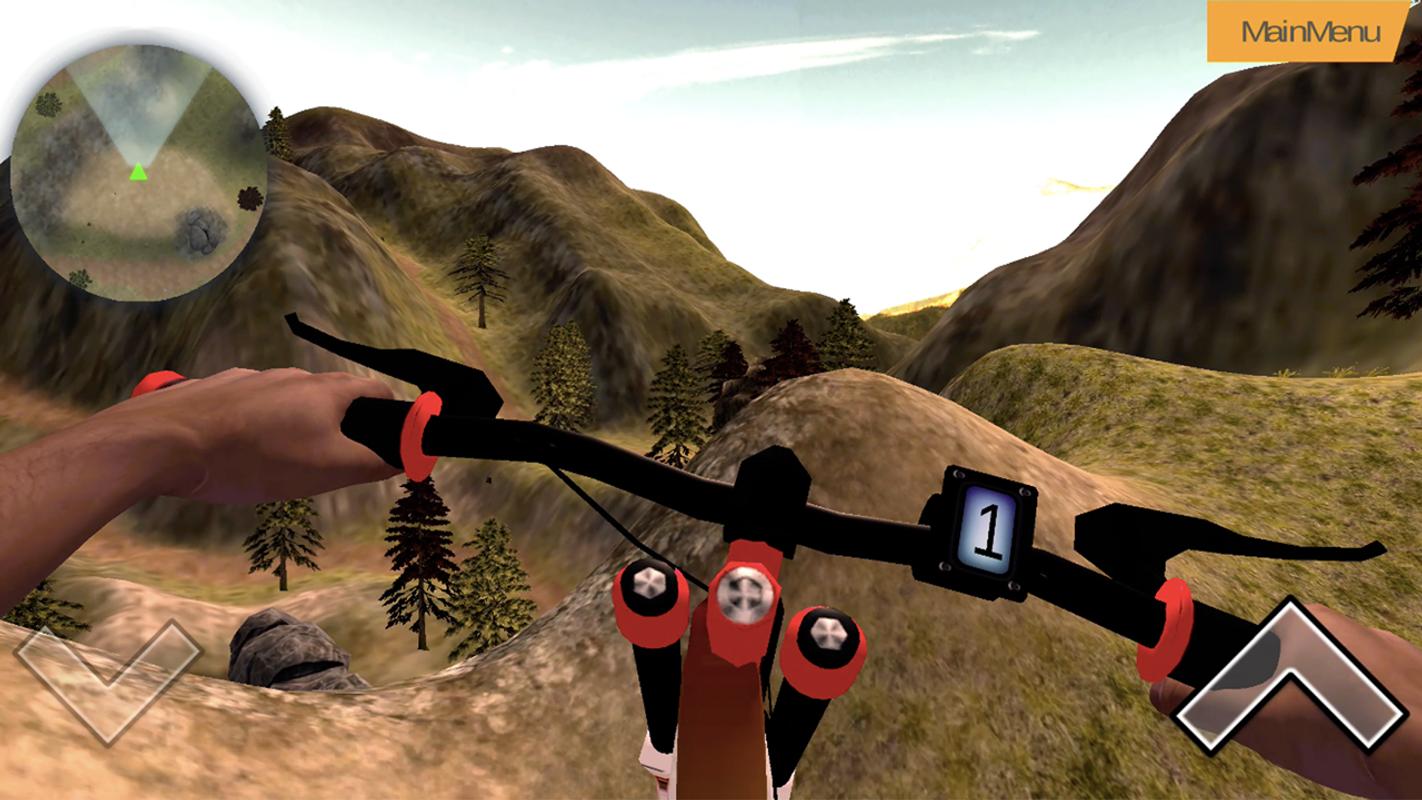Click the circular minimap
The height and width of the screenshot is (800, 1422).
click(x=139, y=172)
